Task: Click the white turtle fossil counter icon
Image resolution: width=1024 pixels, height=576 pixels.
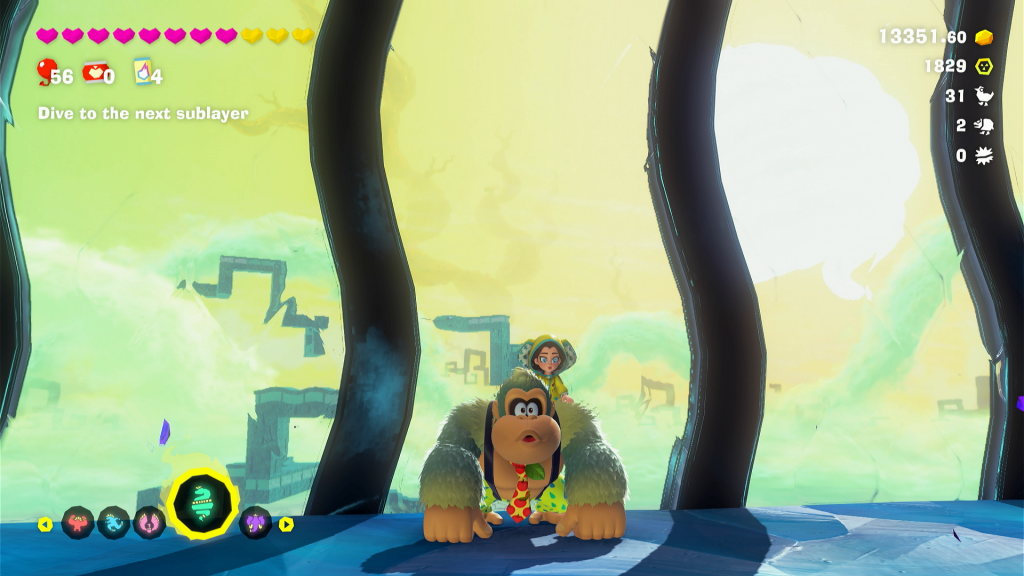Action: pyautogui.click(x=984, y=126)
